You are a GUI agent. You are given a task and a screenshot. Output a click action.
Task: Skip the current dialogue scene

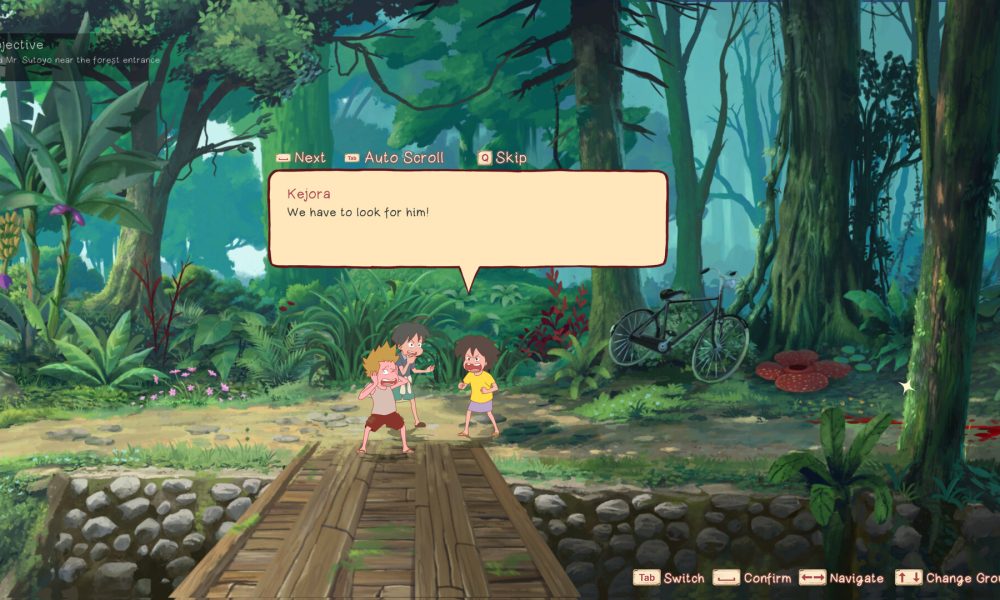502,158
